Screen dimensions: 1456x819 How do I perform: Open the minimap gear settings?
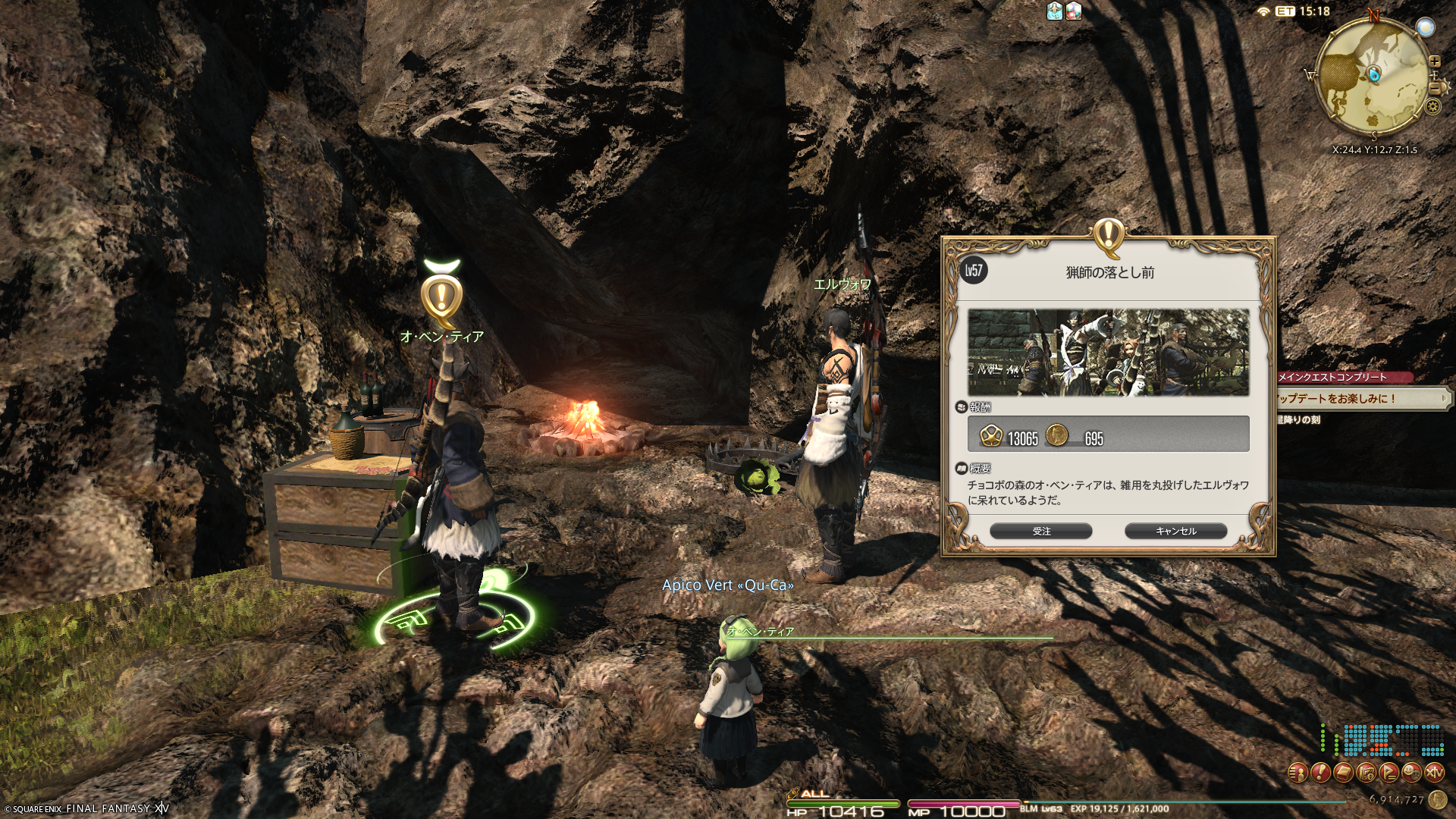point(1432,106)
